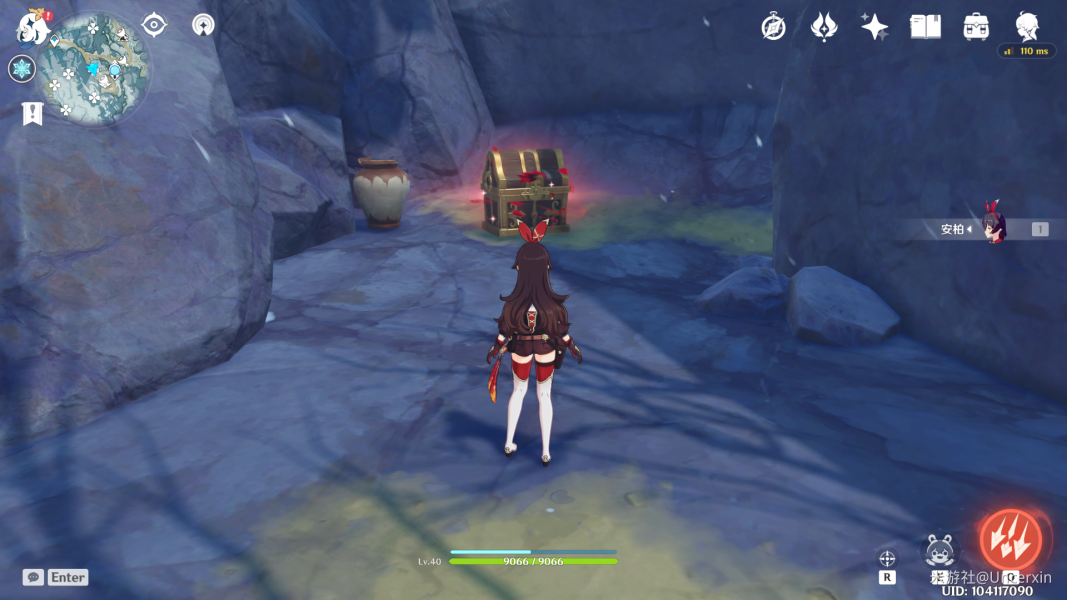The width and height of the screenshot is (1067, 600).
Task: Open the Paimon main menu
Action: 32,27
